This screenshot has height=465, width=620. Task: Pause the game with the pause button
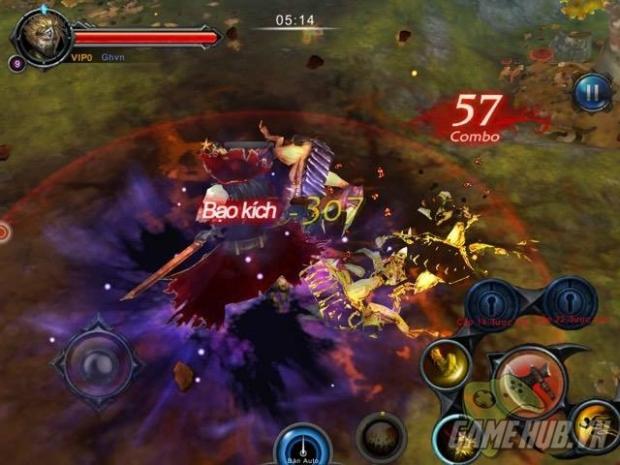pyautogui.click(x=592, y=93)
